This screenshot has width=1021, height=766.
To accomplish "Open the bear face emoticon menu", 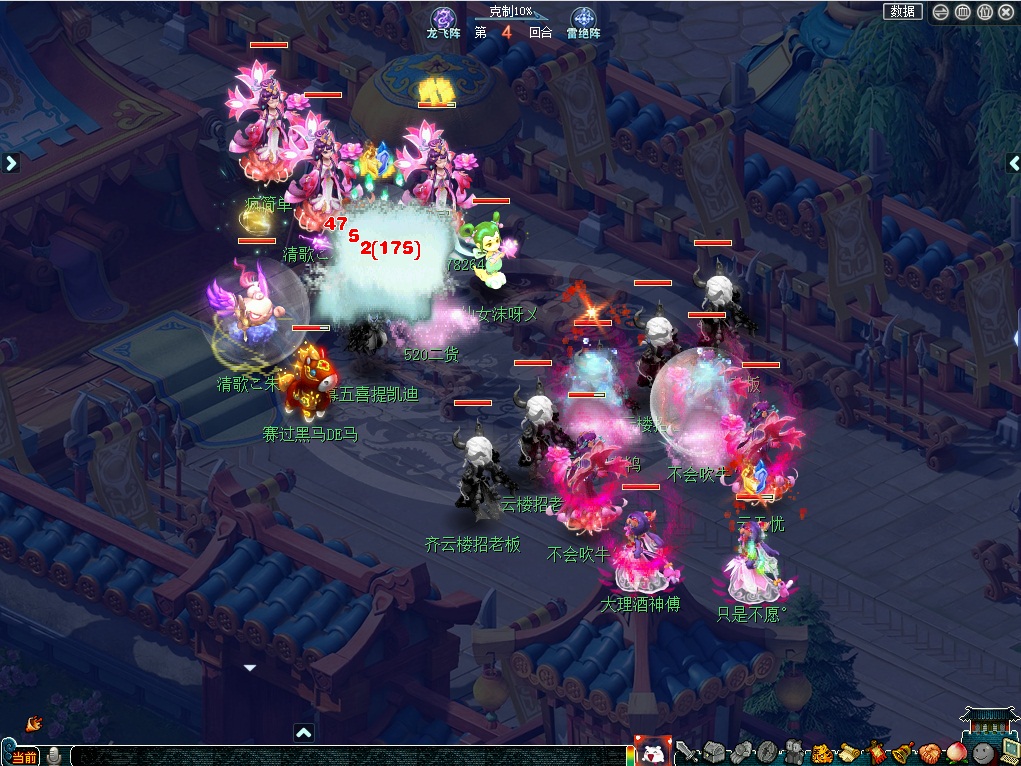I will (x=653, y=752).
